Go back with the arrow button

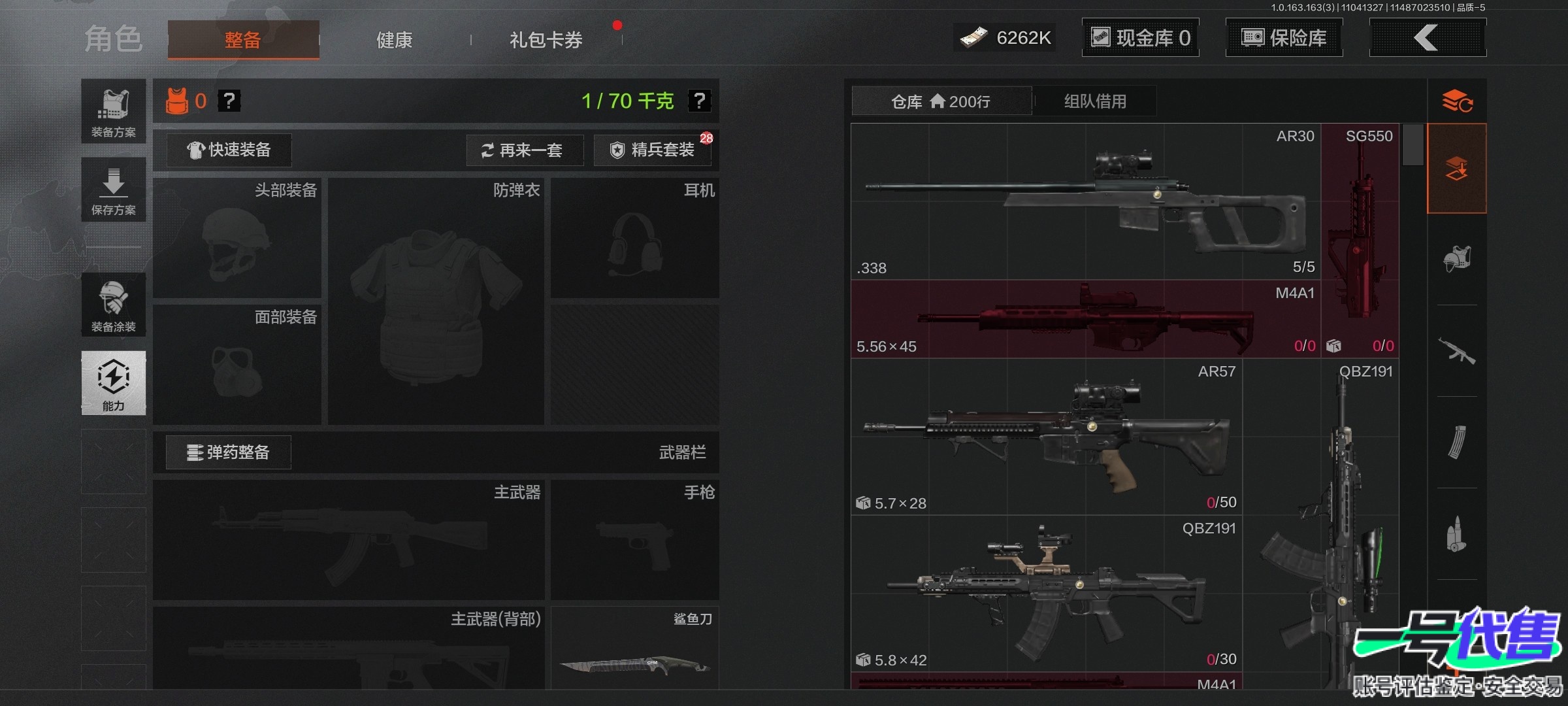[1427, 38]
